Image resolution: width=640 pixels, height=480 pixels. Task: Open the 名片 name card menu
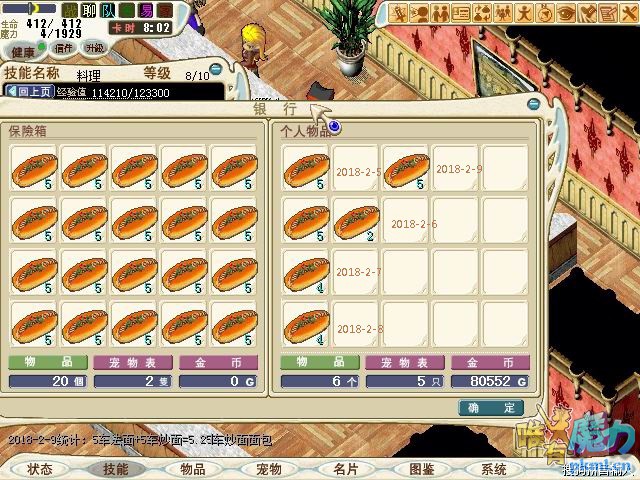tap(346, 468)
